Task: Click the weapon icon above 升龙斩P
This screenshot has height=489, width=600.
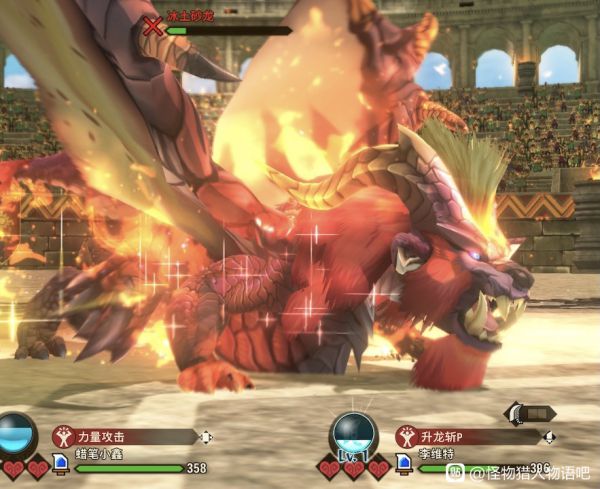Action: tap(529, 413)
